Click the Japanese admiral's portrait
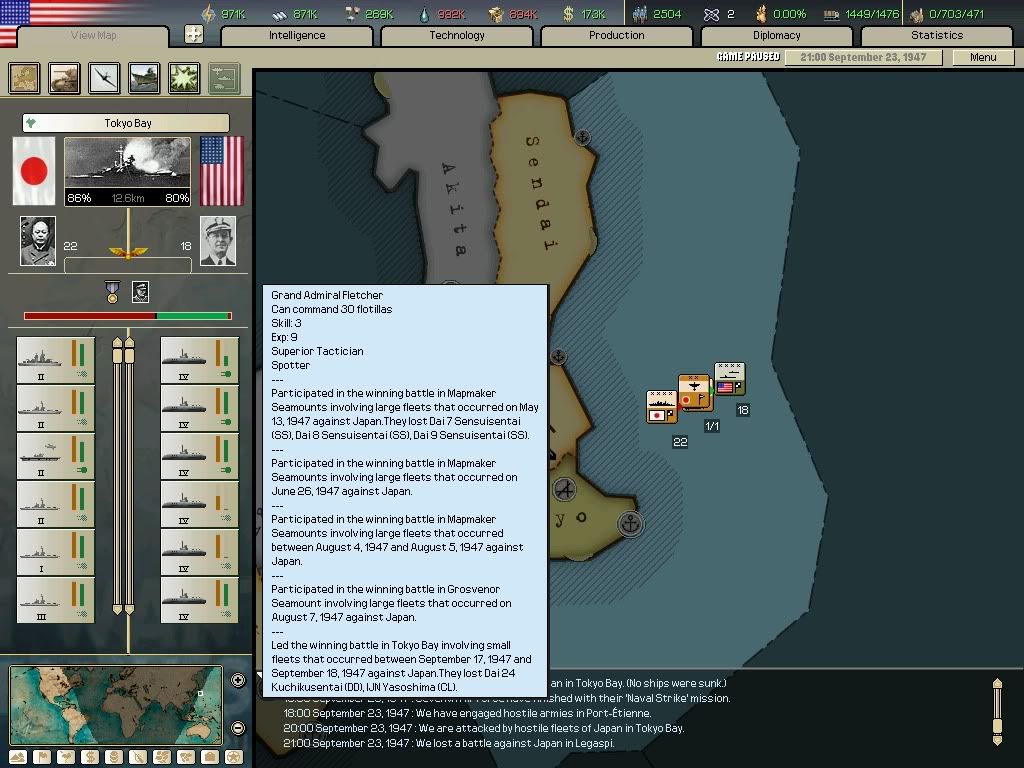Viewport: 1024px width, 768px height. point(38,241)
